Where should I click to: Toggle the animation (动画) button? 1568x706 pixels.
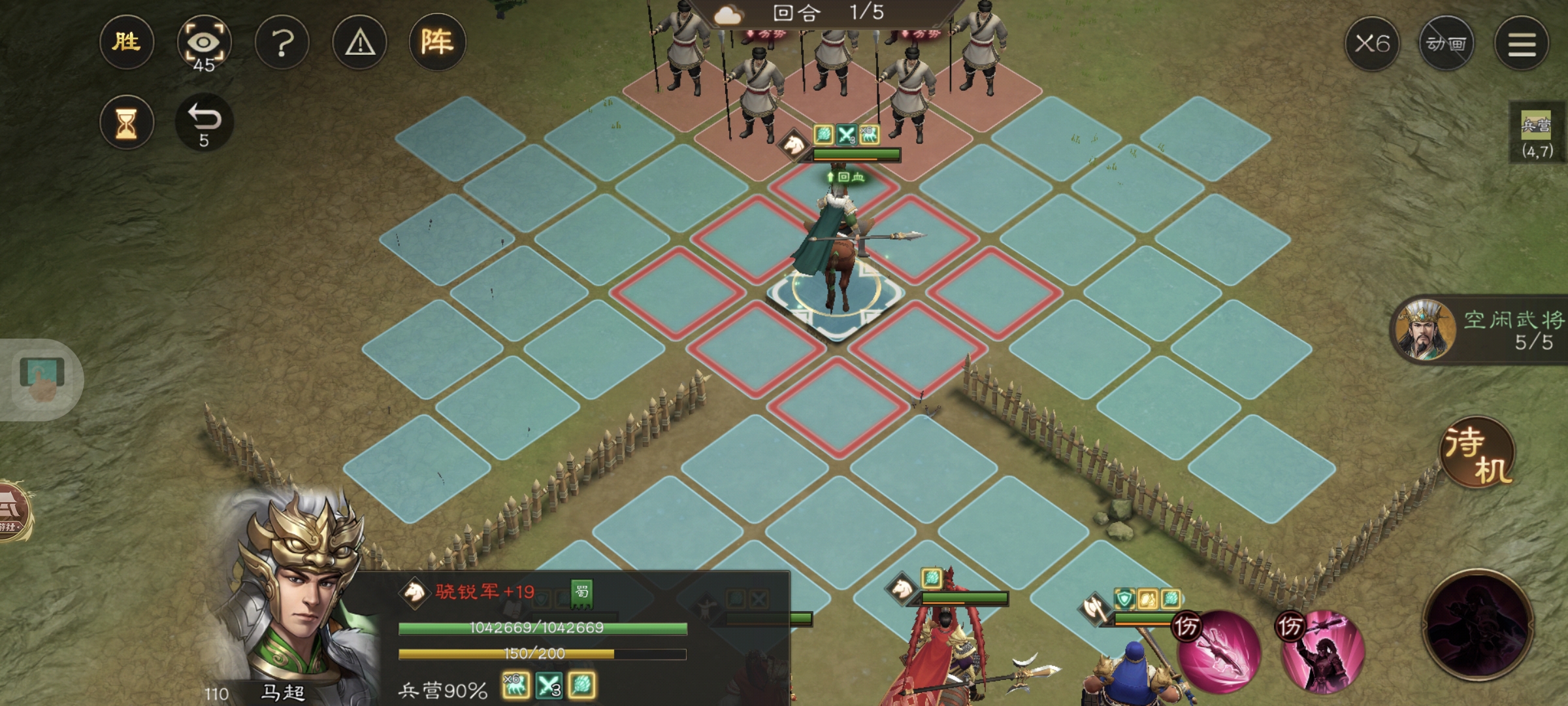1446,44
